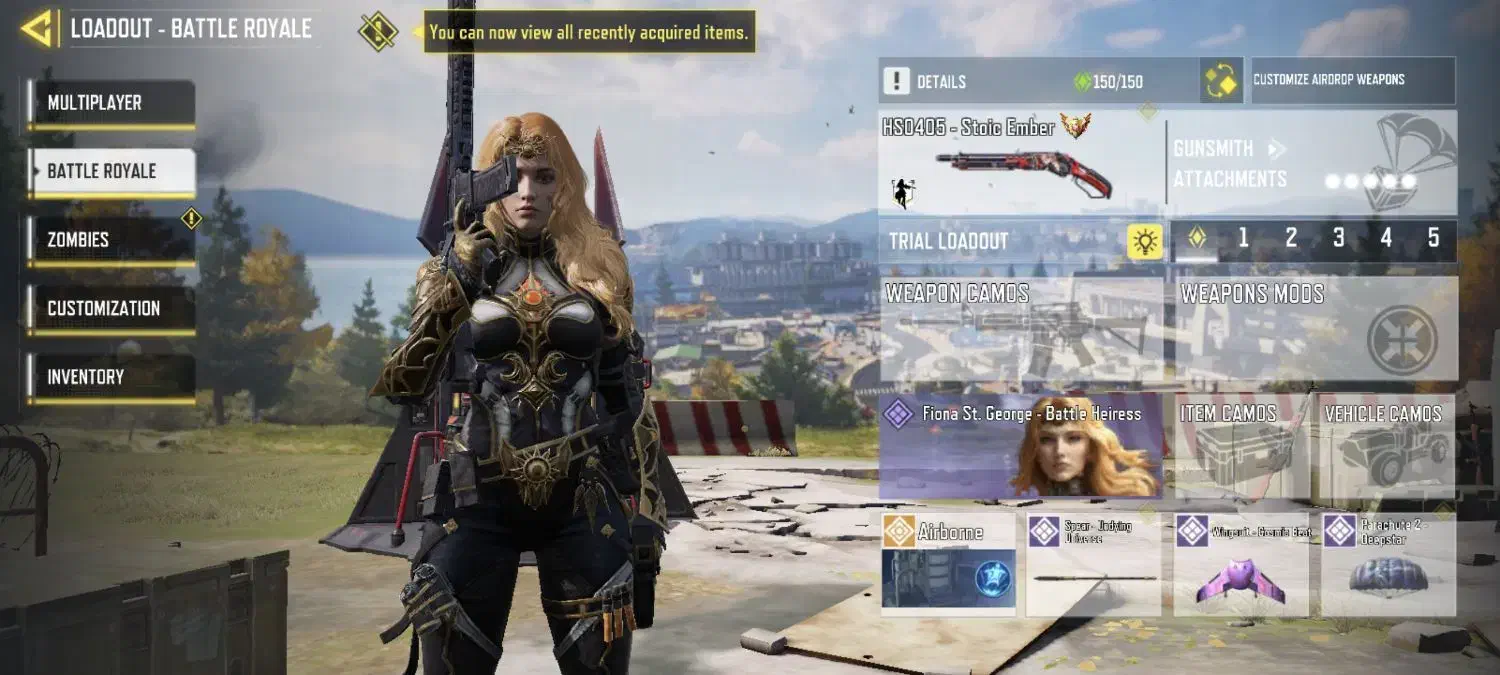Open the Customization tab
Image resolution: width=1500 pixels, height=675 pixels.
tap(111, 308)
